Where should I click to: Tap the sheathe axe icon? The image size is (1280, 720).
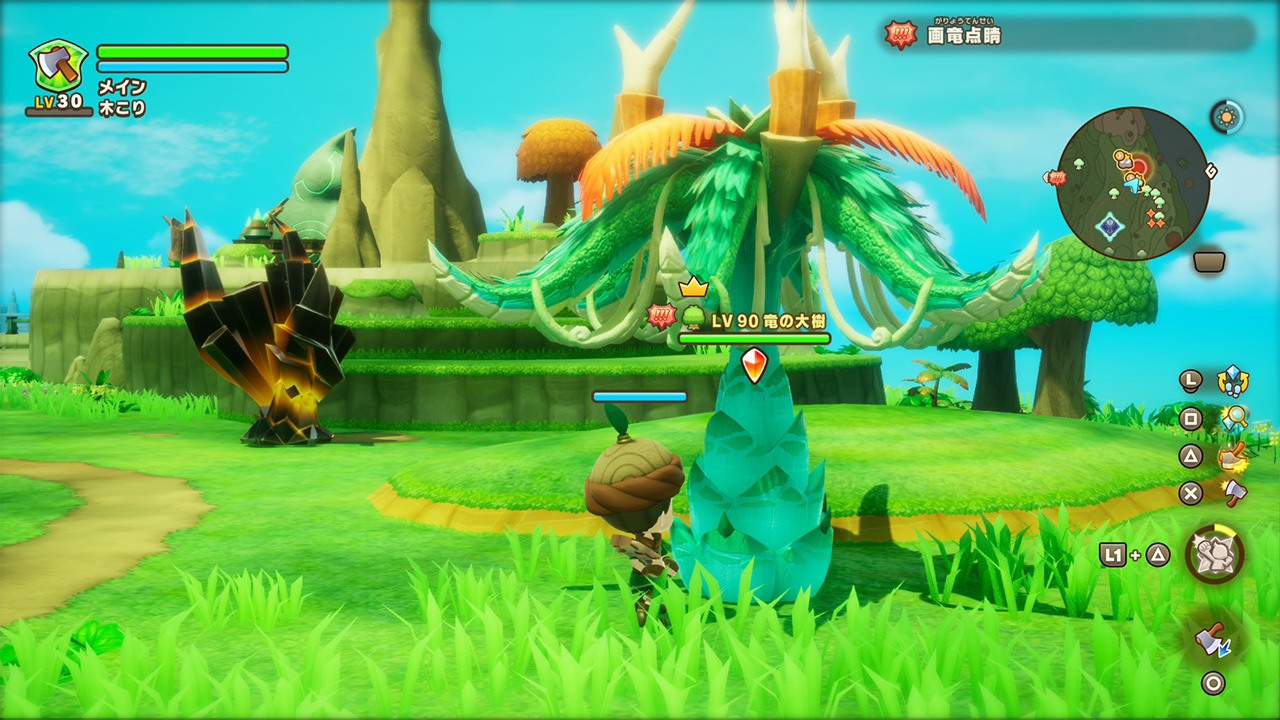click(x=1213, y=637)
